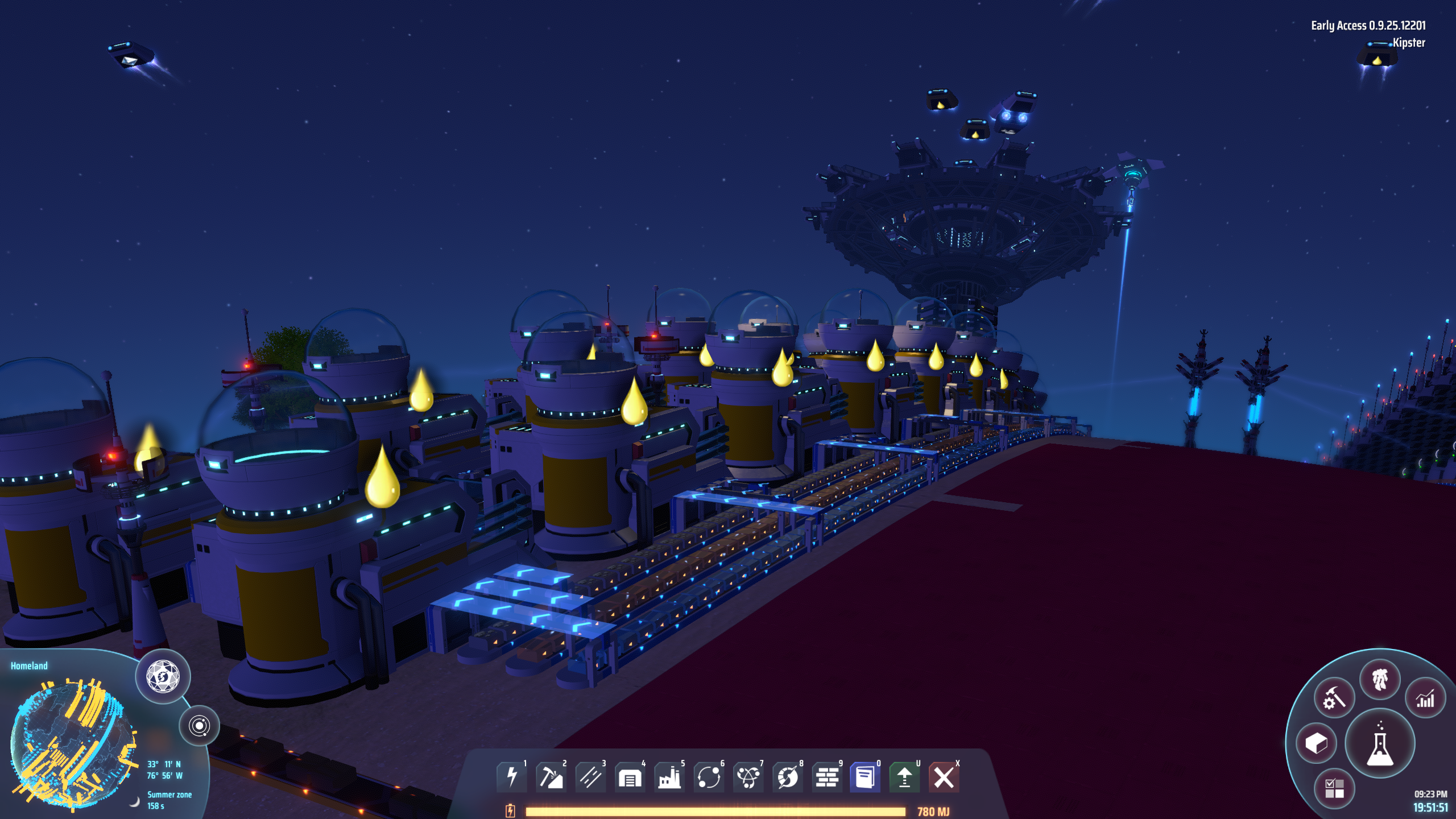1456x819 pixels.
Task: Open the white cube inventory button
Action: pos(1316,743)
